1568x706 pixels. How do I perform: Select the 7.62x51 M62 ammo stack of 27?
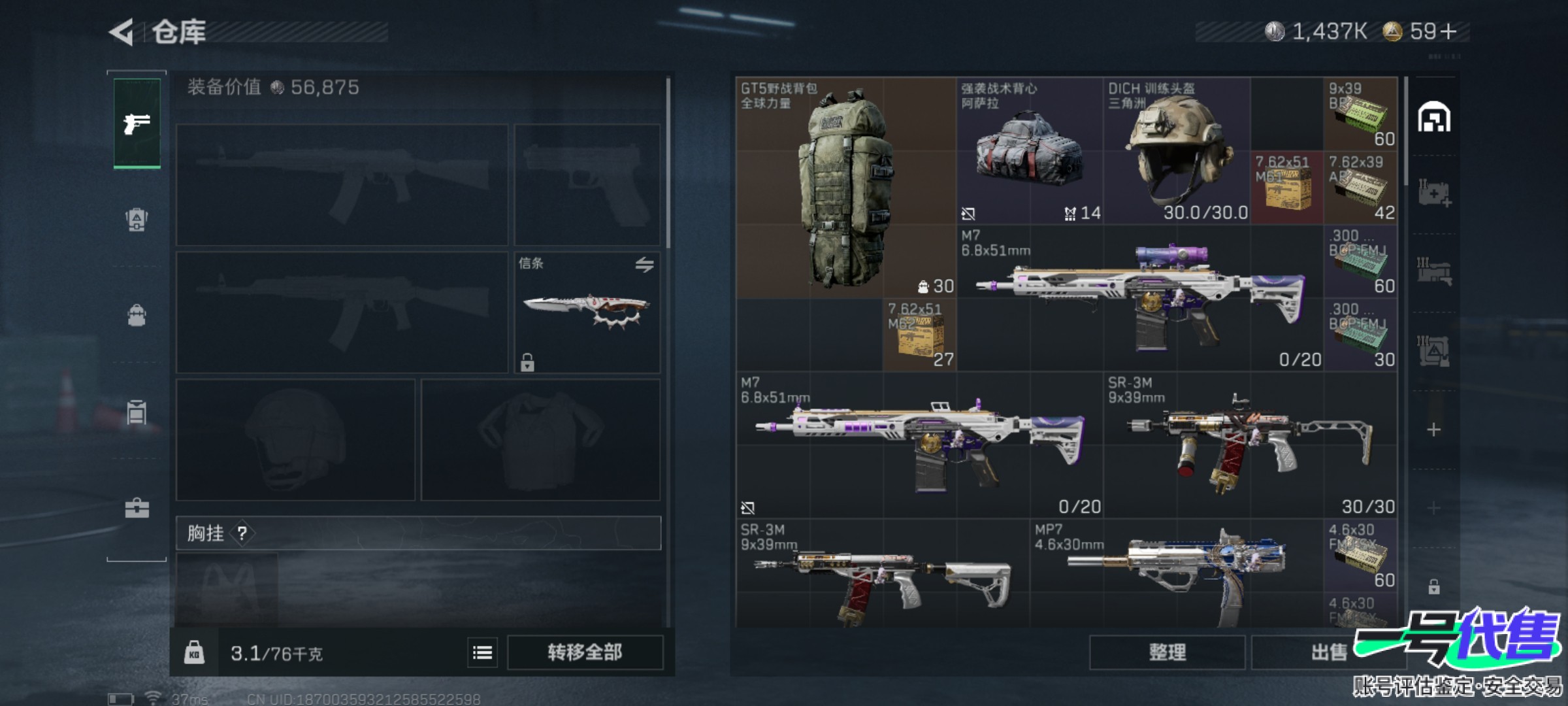[x=919, y=335]
